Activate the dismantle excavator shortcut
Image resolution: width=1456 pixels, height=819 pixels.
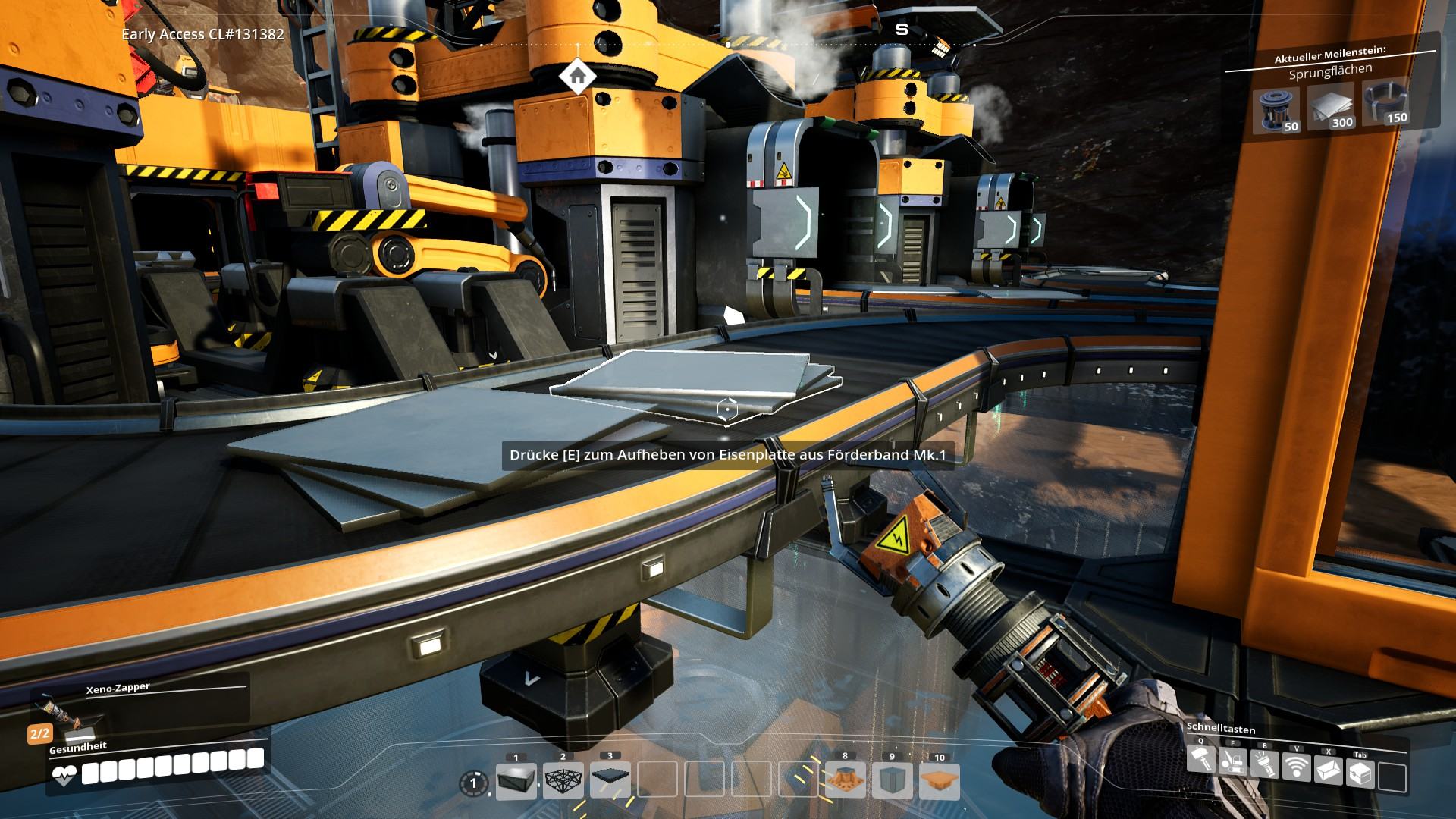click(x=1232, y=762)
